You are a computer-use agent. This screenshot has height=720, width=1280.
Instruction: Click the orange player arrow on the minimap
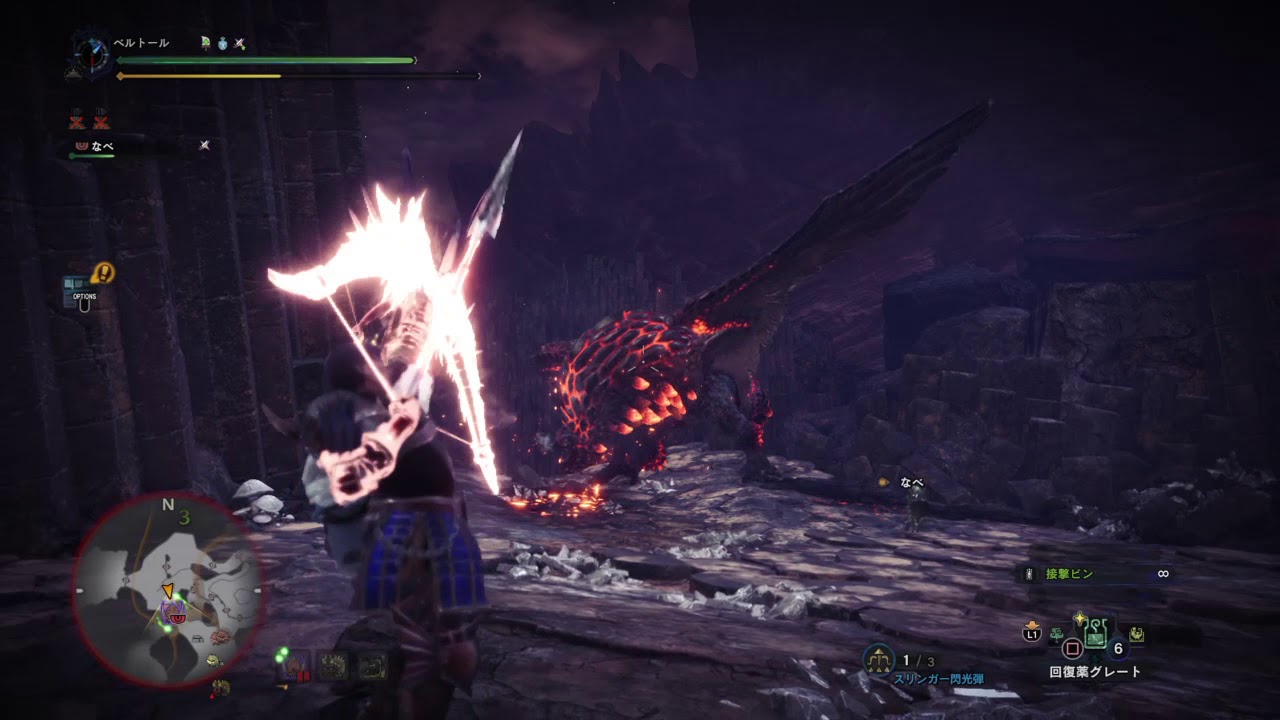pos(168,590)
